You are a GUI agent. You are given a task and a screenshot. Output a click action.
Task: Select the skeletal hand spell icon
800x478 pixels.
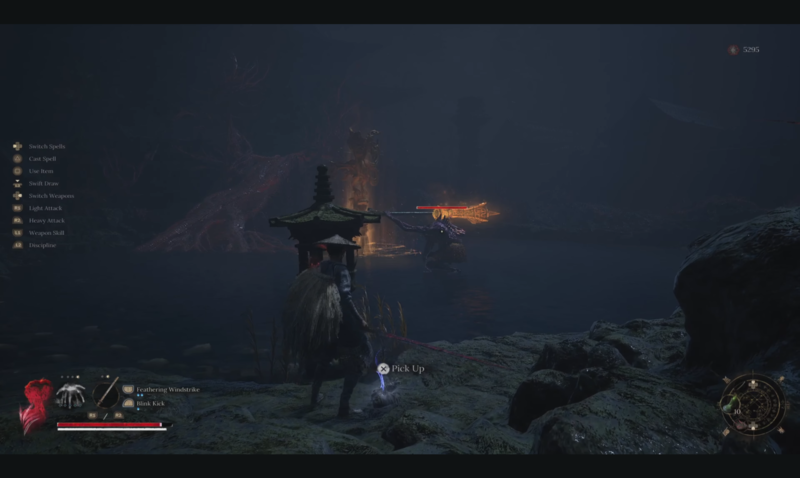(70, 394)
